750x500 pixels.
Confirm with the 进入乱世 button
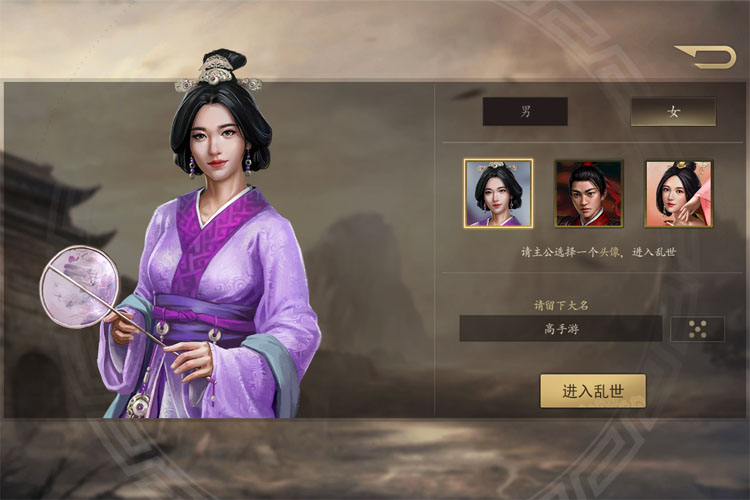pos(593,391)
